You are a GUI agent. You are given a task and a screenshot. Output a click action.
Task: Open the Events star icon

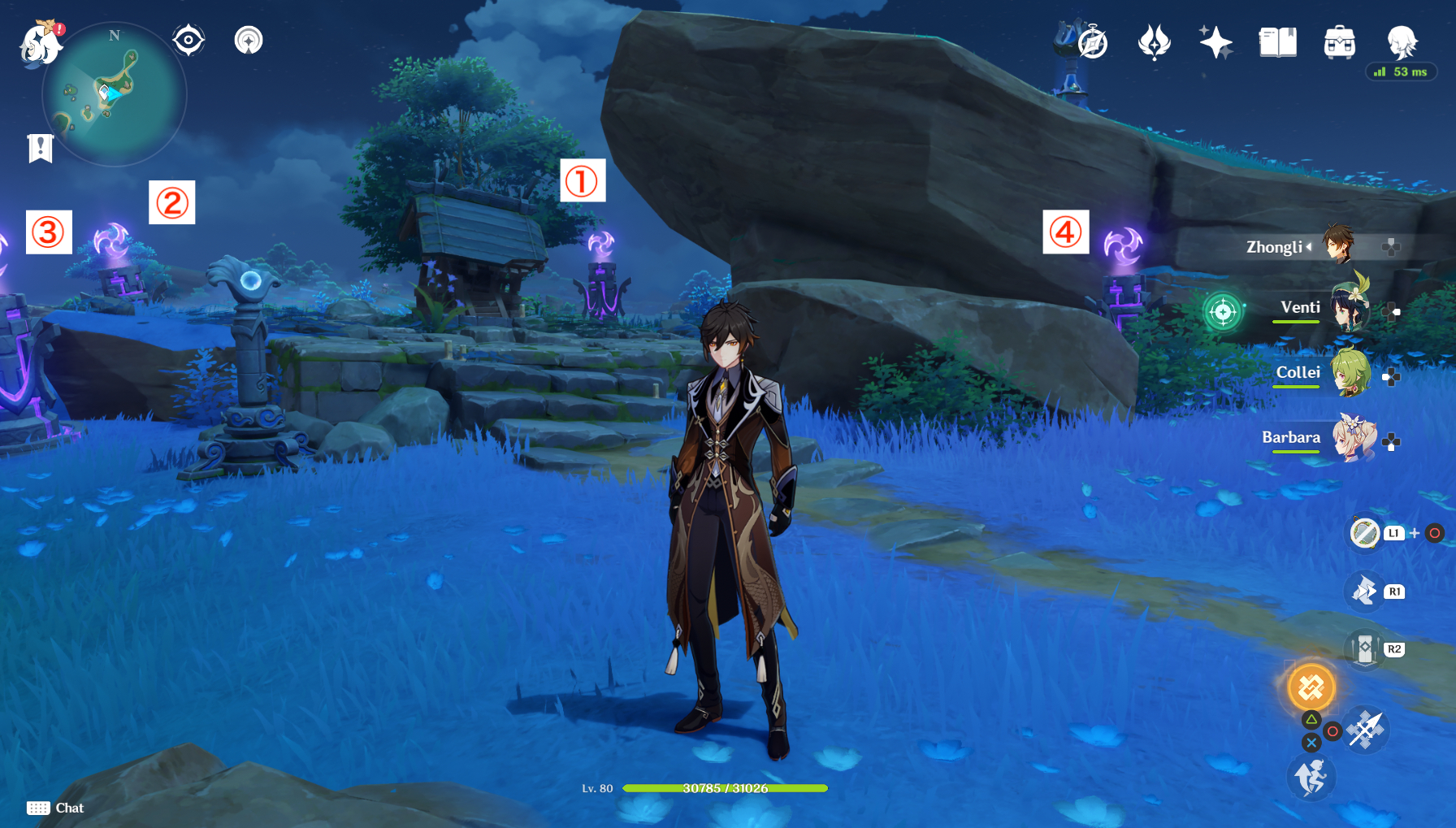[x=1214, y=42]
